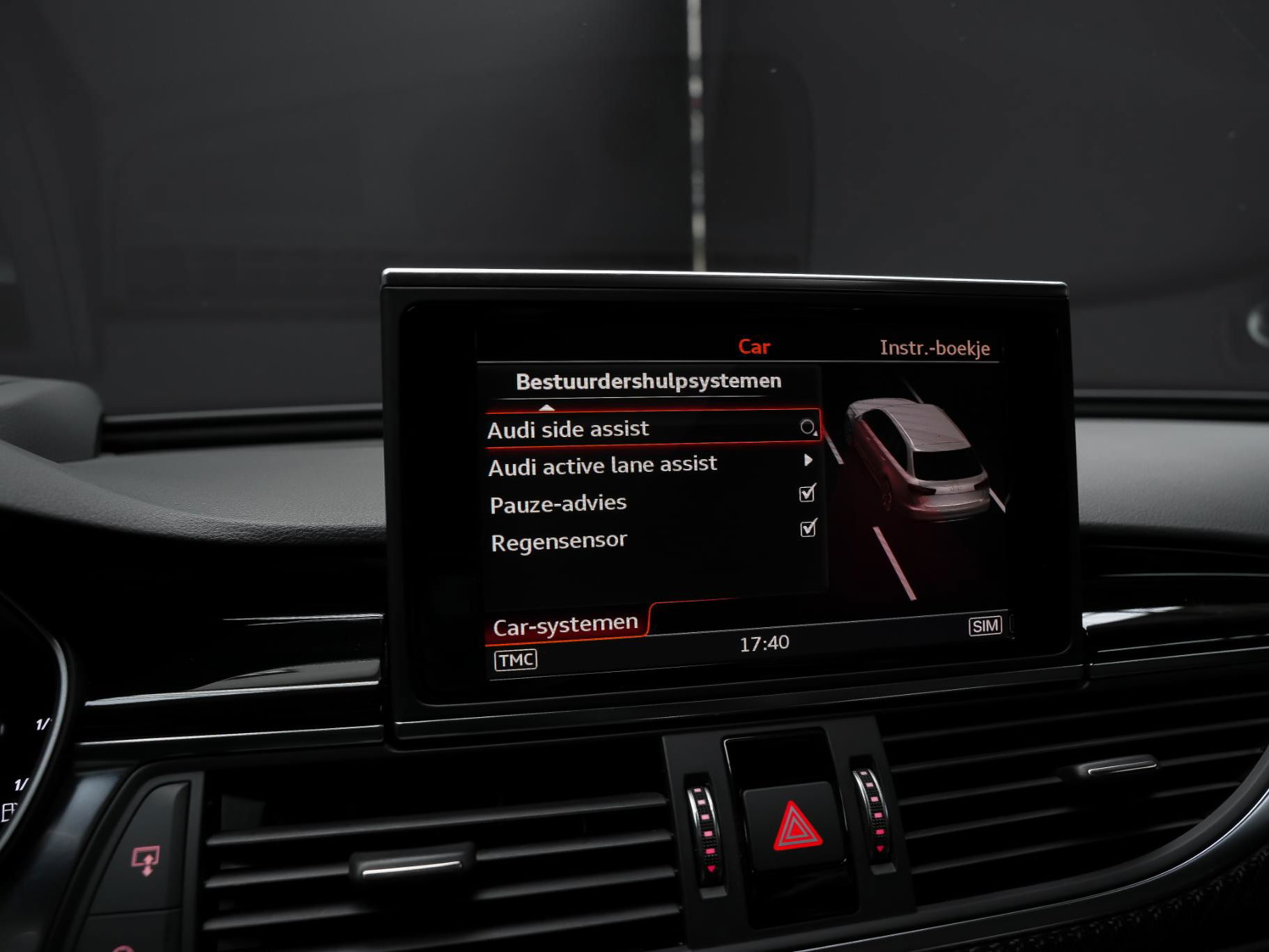This screenshot has height=952, width=1269.
Task: Open the Car-systemen menu tab
Action: click(x=565, y=624)
